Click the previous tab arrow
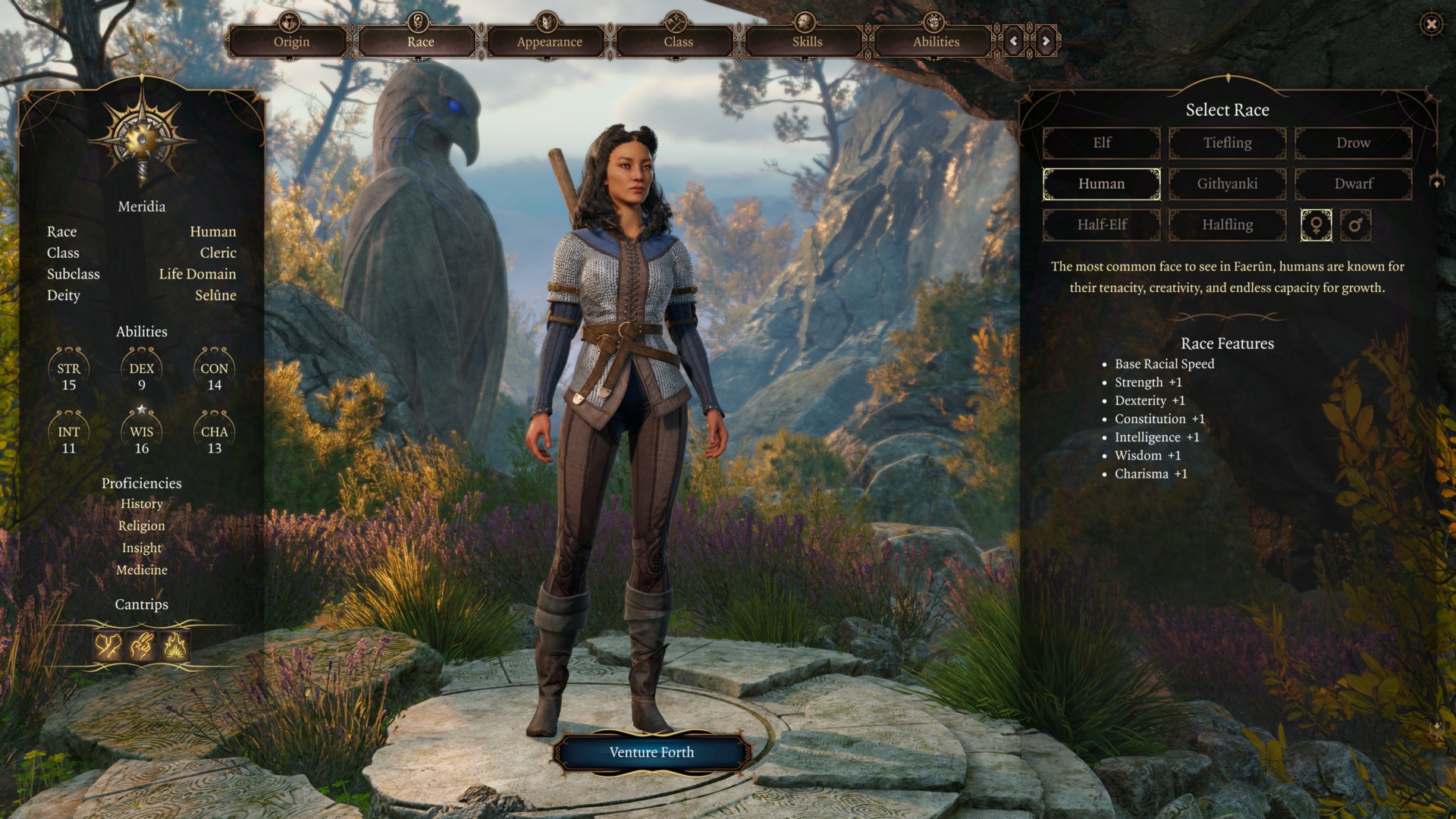This screenshot has width=1456, height=819. click(x=1014, y=41)
